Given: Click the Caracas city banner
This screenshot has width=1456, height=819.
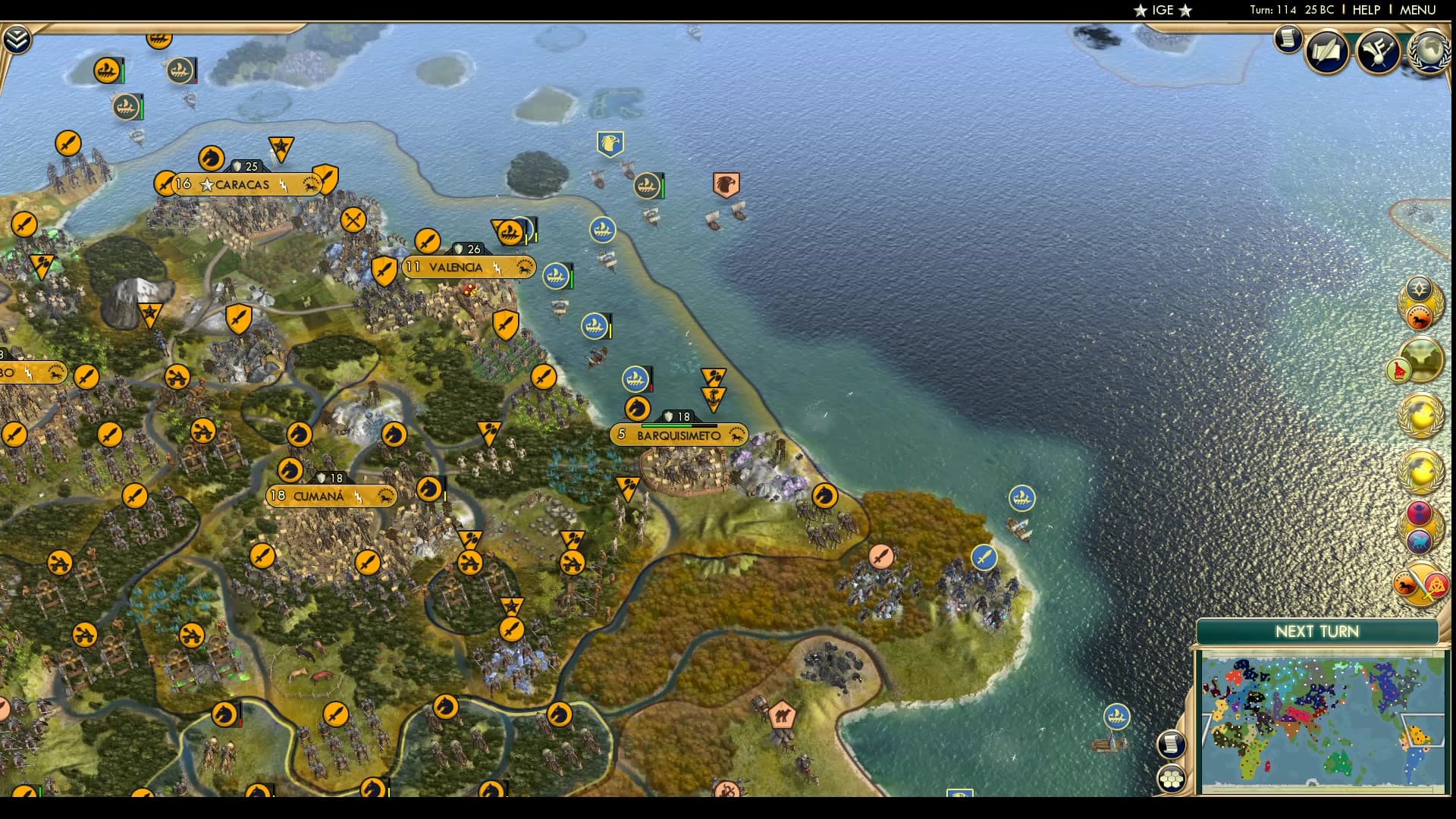Looking at the screenshot, I should pos(241,184).
